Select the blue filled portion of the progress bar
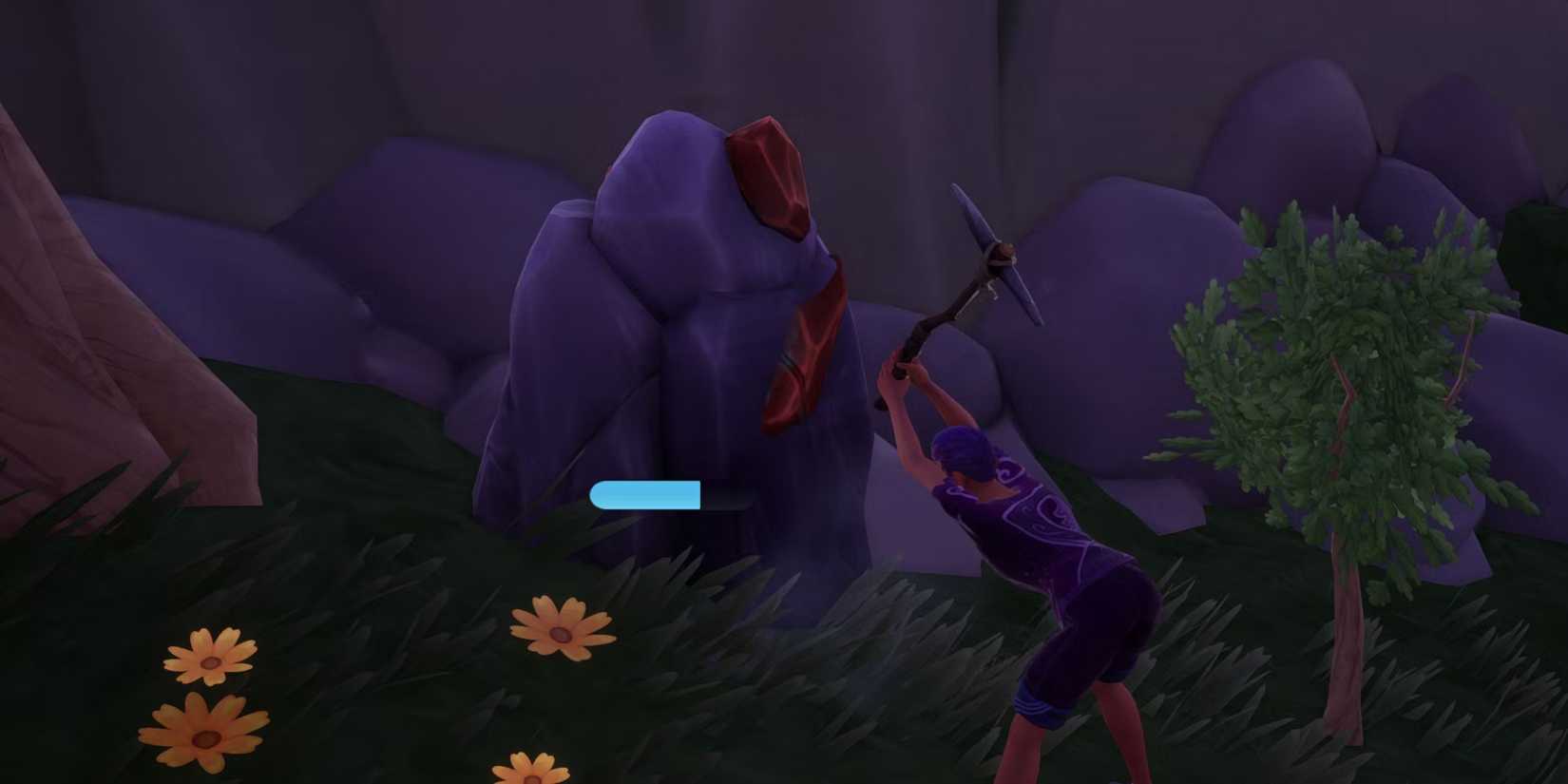The width and height of the screenshot is (1568, 784). point(646,496)
